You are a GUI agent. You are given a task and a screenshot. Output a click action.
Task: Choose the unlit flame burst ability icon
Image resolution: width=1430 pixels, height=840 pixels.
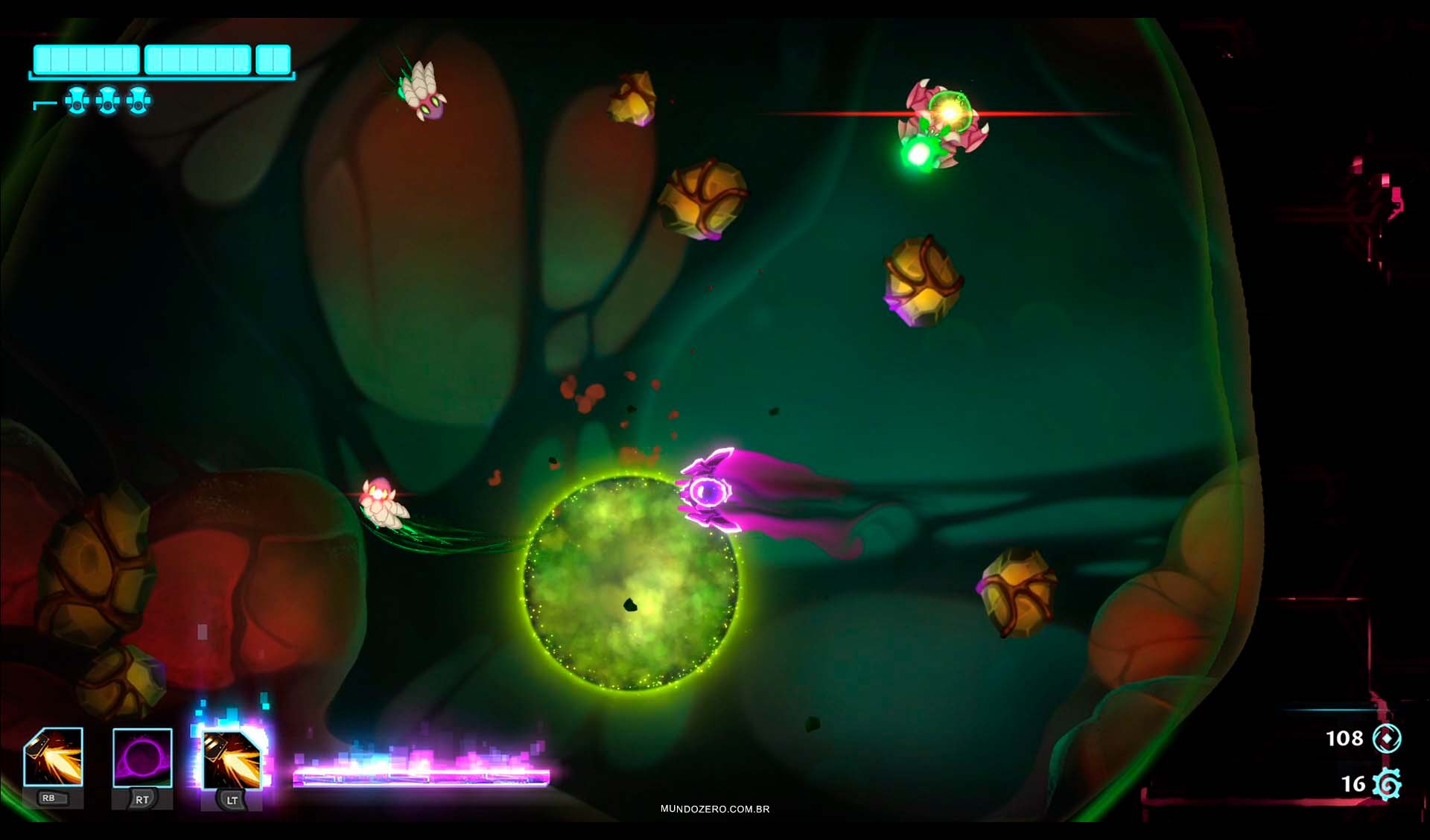pyautogui.click(x=54, y=757)
